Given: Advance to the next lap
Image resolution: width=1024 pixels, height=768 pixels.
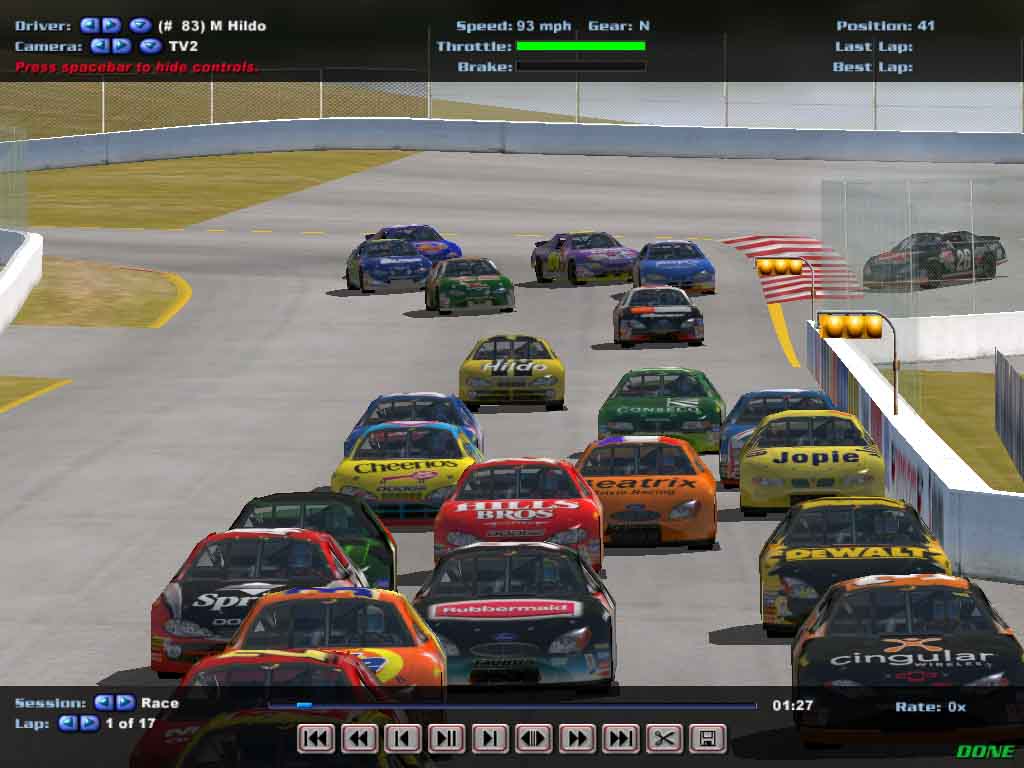Looking at the screenshot, I should 89,723.
